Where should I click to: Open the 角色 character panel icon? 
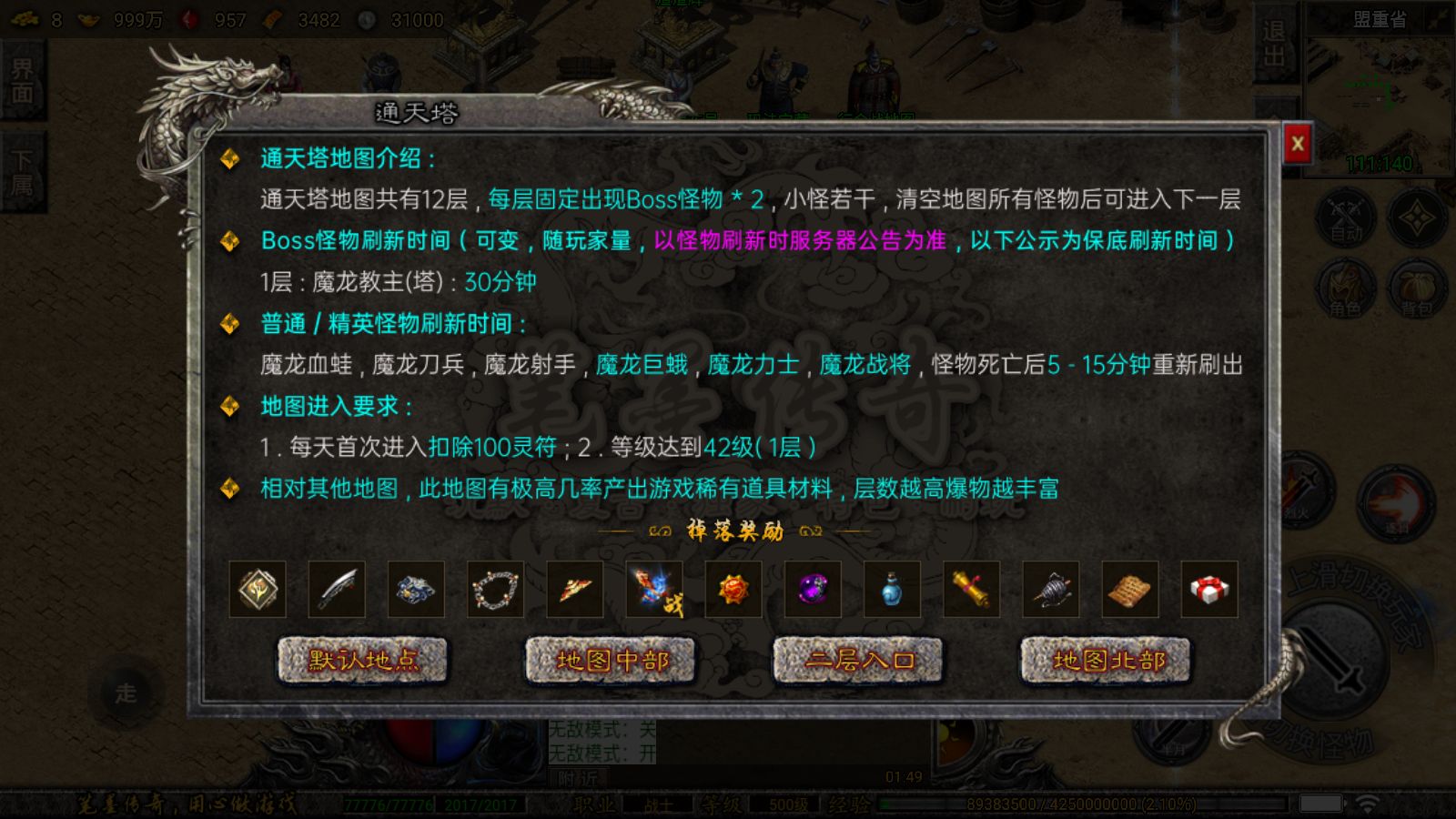click(x=1344, y=287)
